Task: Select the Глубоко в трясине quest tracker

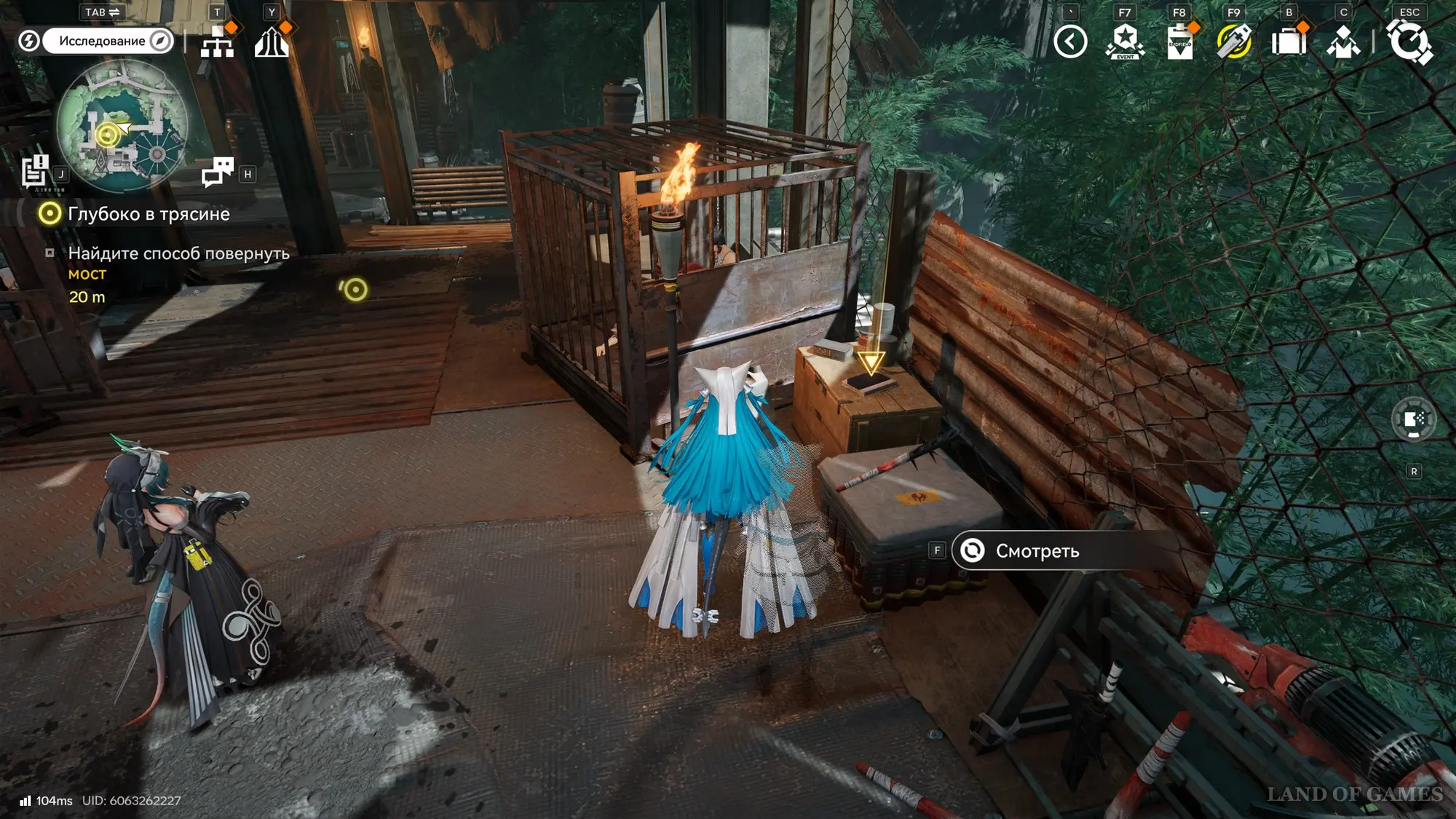Action: pyautogui.click(x=149, y=214)
